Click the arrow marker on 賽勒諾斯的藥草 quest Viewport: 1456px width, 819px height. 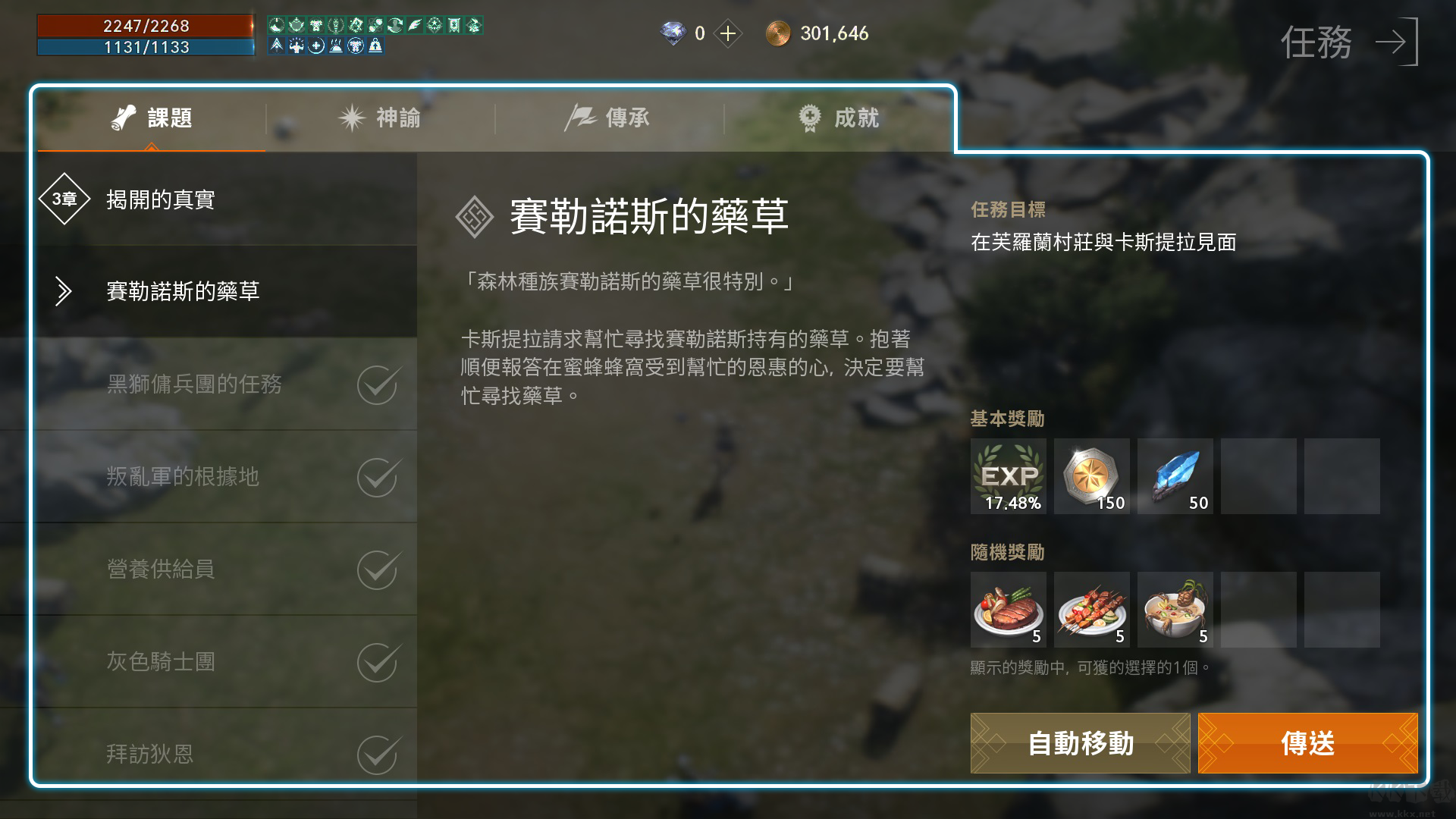pos(64,291)
